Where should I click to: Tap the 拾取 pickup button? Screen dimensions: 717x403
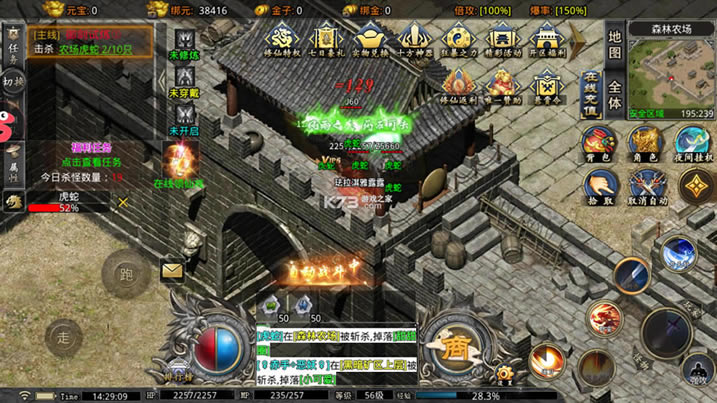[x=601, y=185]
